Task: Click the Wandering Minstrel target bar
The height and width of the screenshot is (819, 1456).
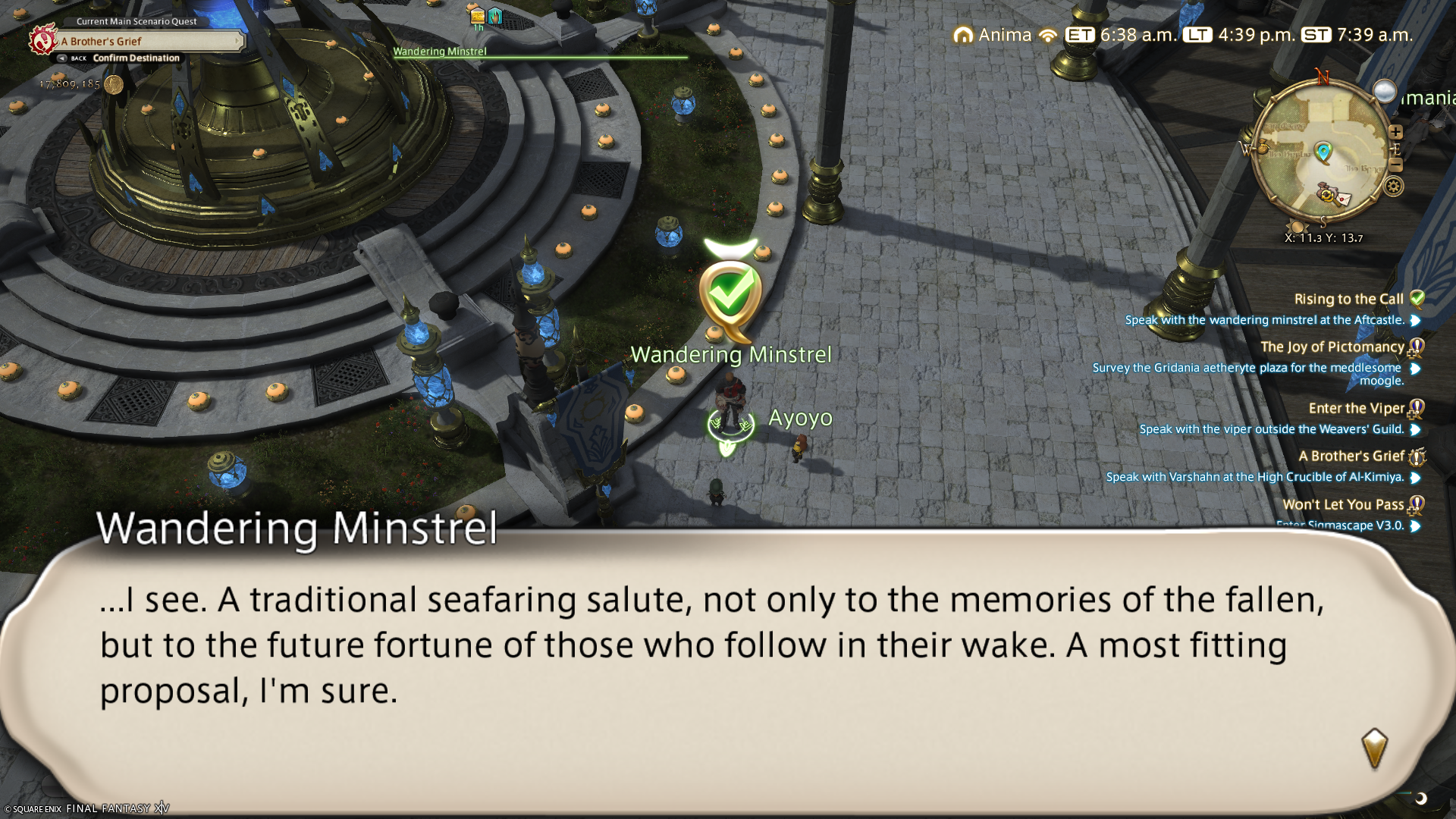Action: coord(540,52)
